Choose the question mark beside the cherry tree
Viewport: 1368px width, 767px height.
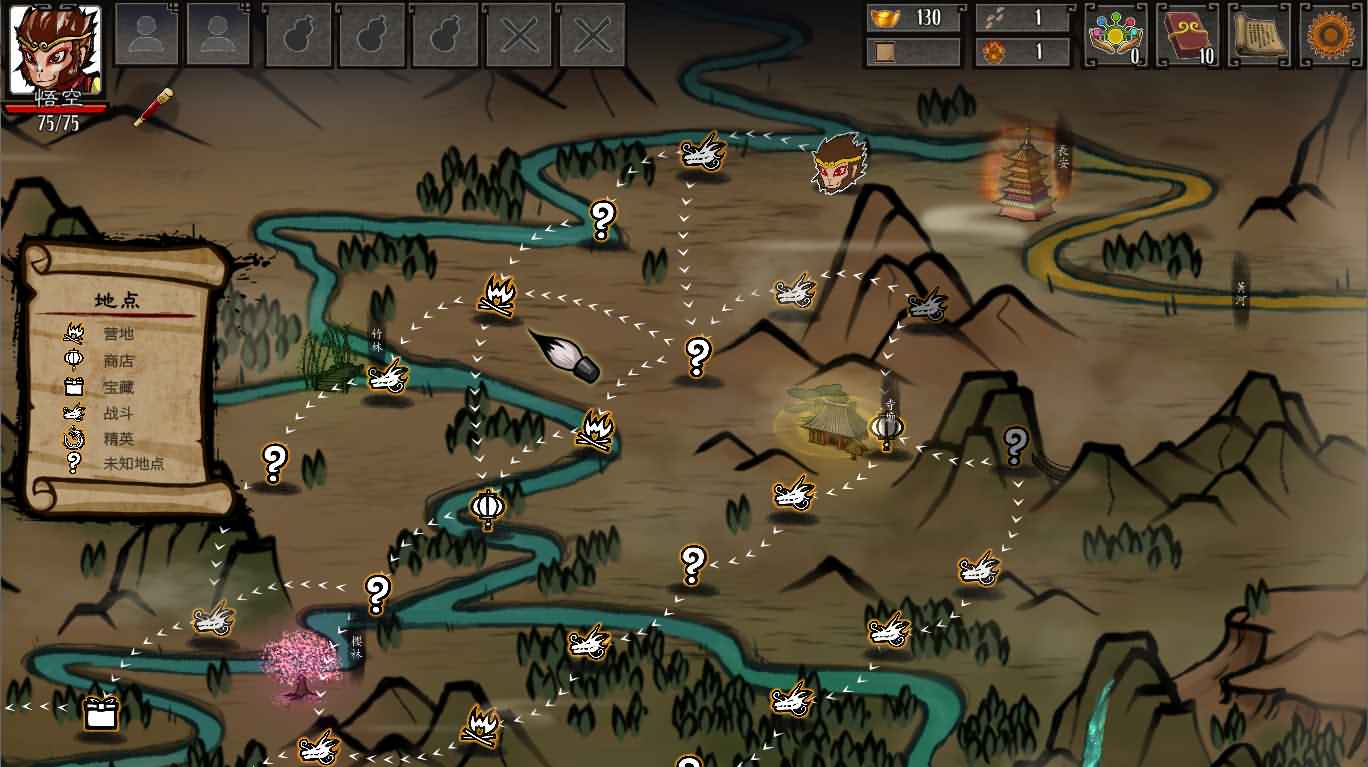pyautogui.click(x=377, y=593)
